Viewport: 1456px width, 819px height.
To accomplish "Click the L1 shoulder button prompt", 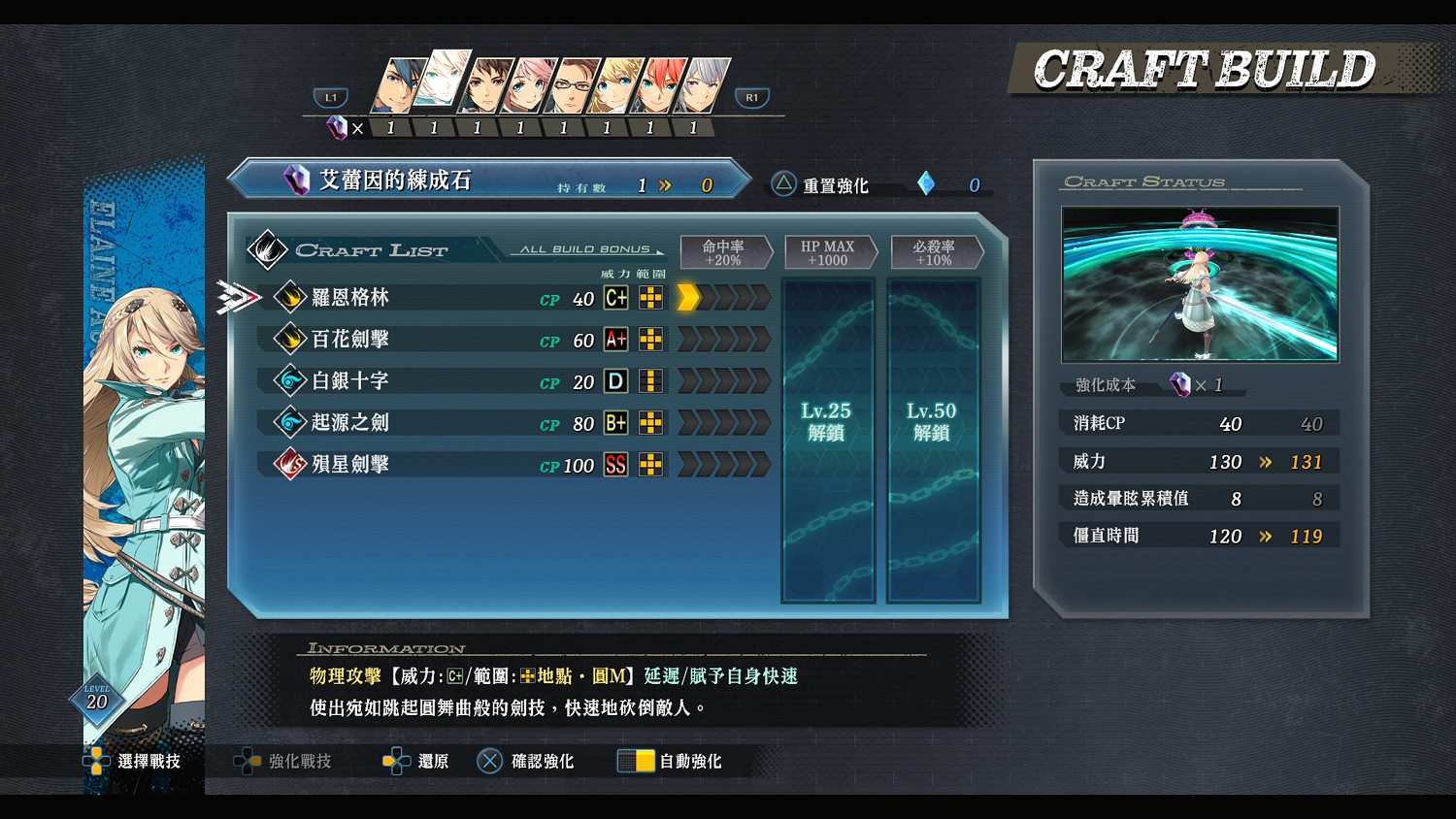I will pyautogui.click(x=330, y=97).
